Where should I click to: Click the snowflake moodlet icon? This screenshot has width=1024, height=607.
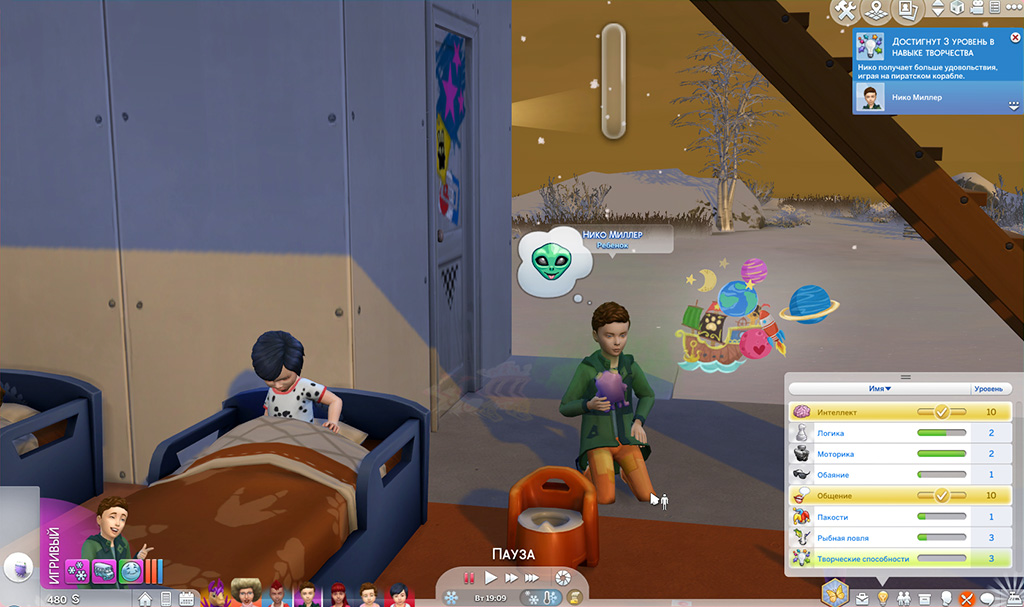tap(77, 572)
